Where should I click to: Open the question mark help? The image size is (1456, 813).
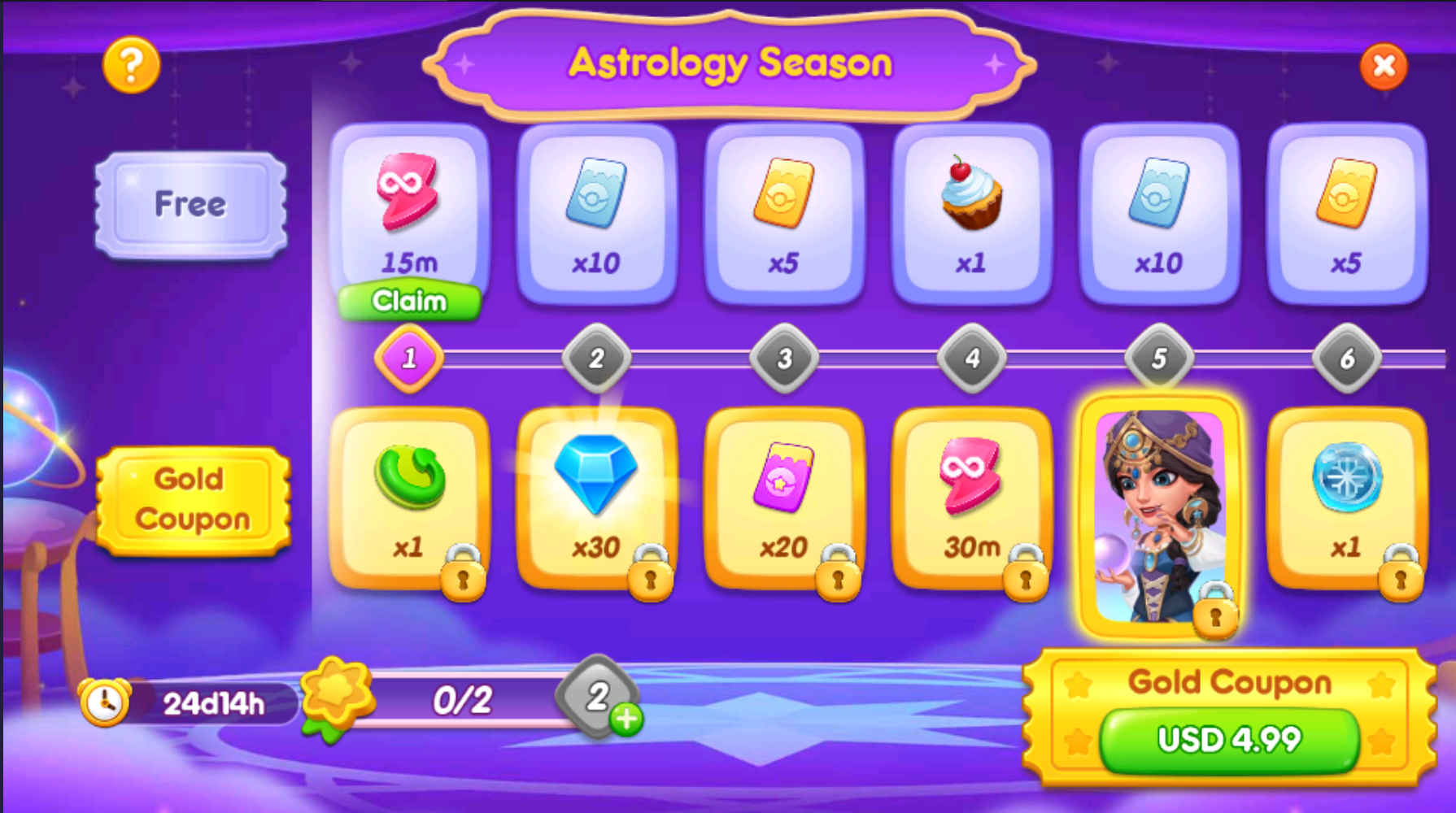coord(131,65)
